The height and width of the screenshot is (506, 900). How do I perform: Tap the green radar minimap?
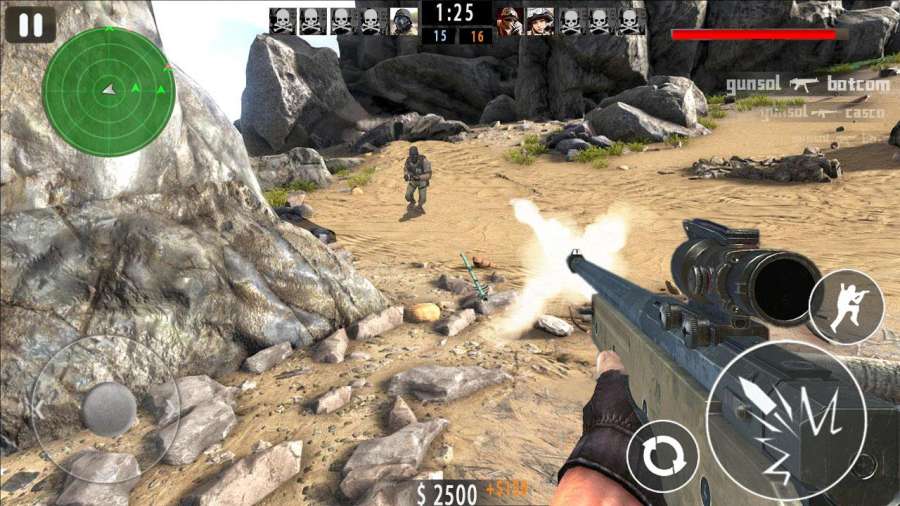[x=109, y=91]
